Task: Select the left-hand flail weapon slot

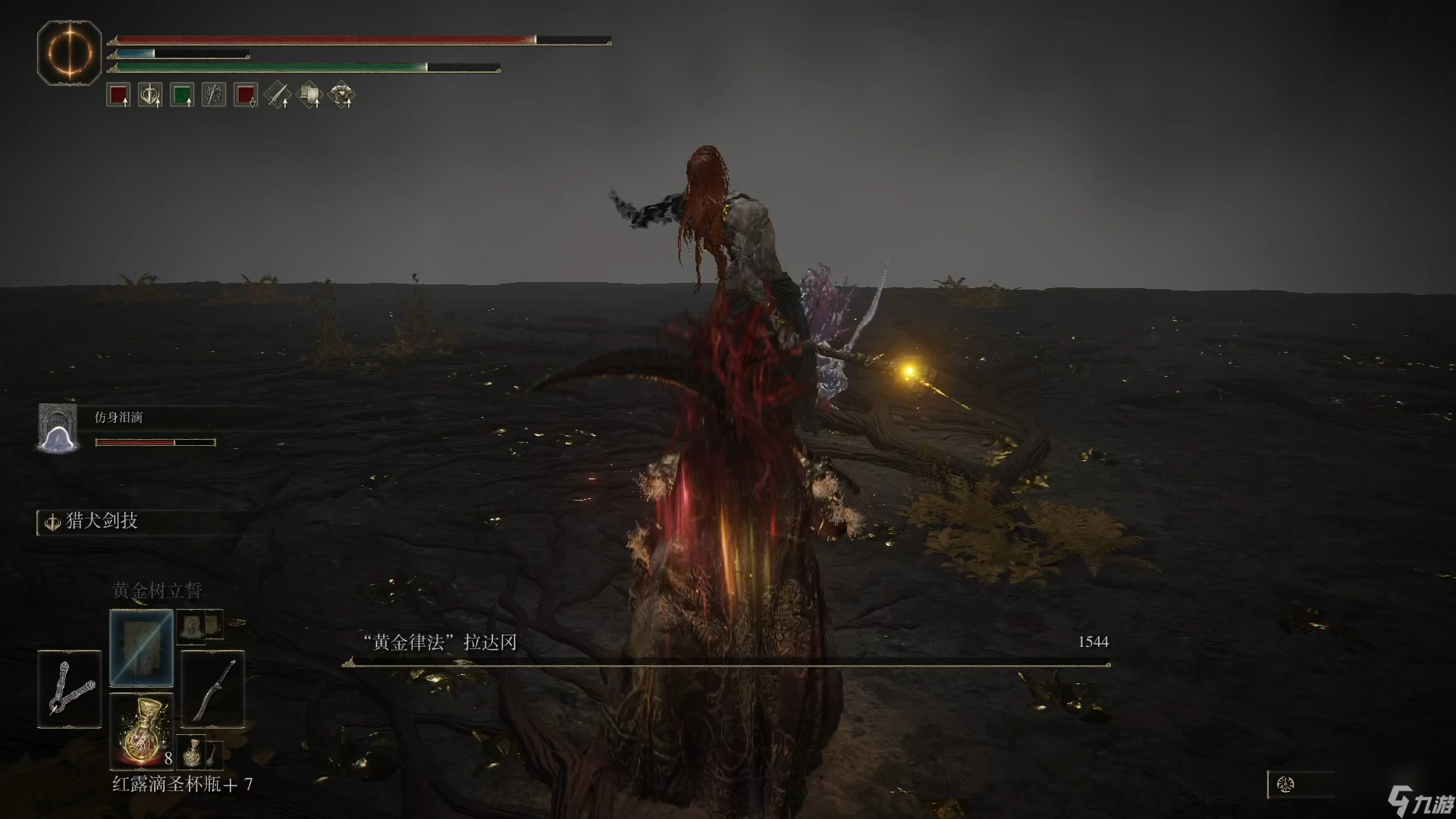Action: pyautogui.click(x=69, y=689)
